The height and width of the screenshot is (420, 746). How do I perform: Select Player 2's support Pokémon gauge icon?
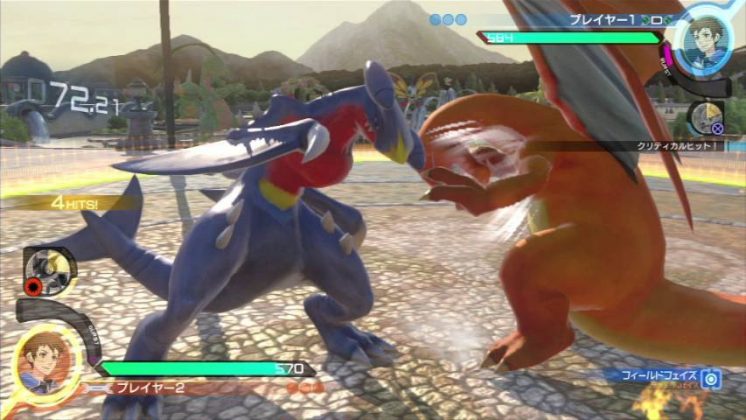[47, 273]
